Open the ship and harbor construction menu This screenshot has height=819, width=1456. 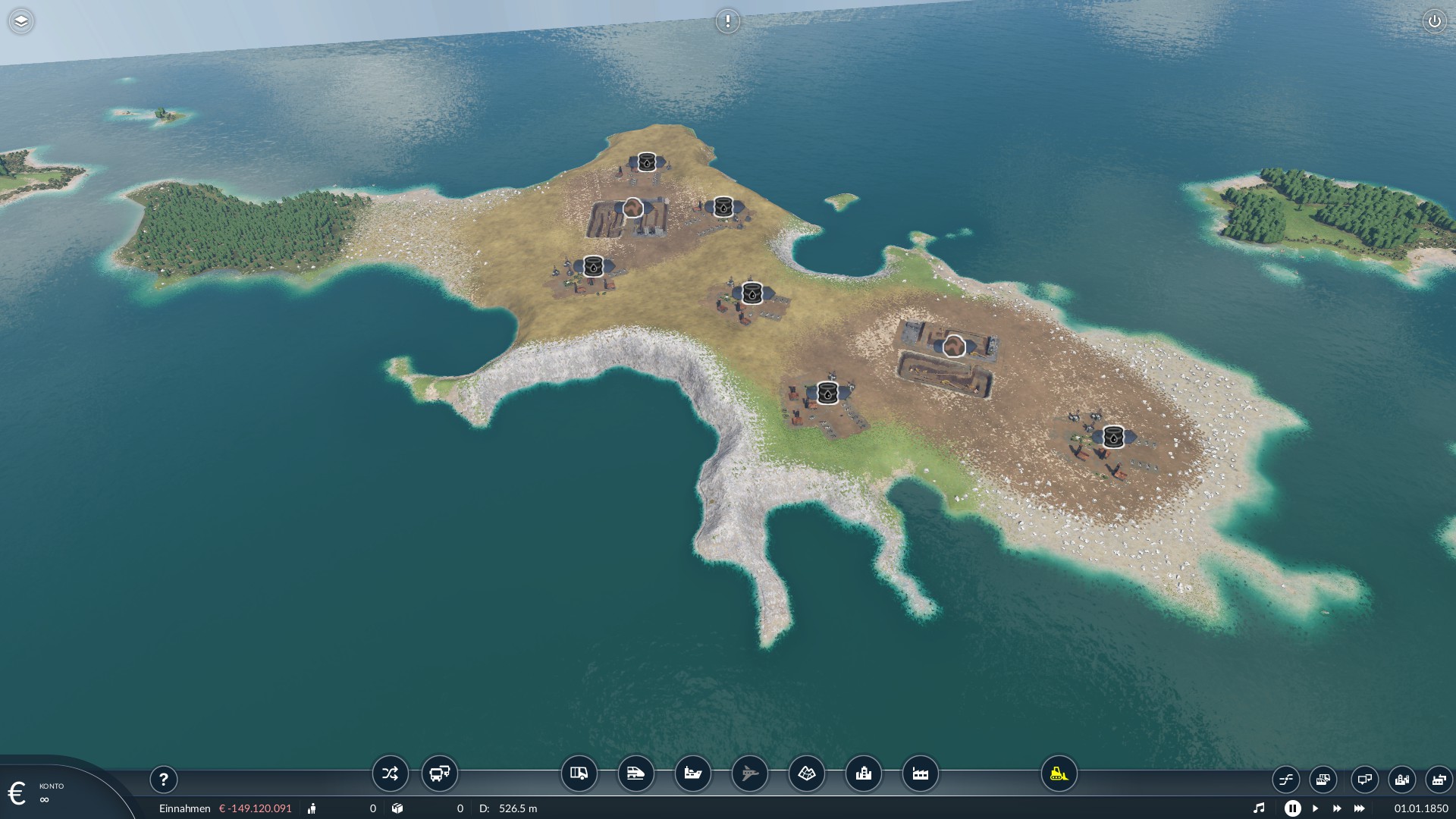point(692,773)
